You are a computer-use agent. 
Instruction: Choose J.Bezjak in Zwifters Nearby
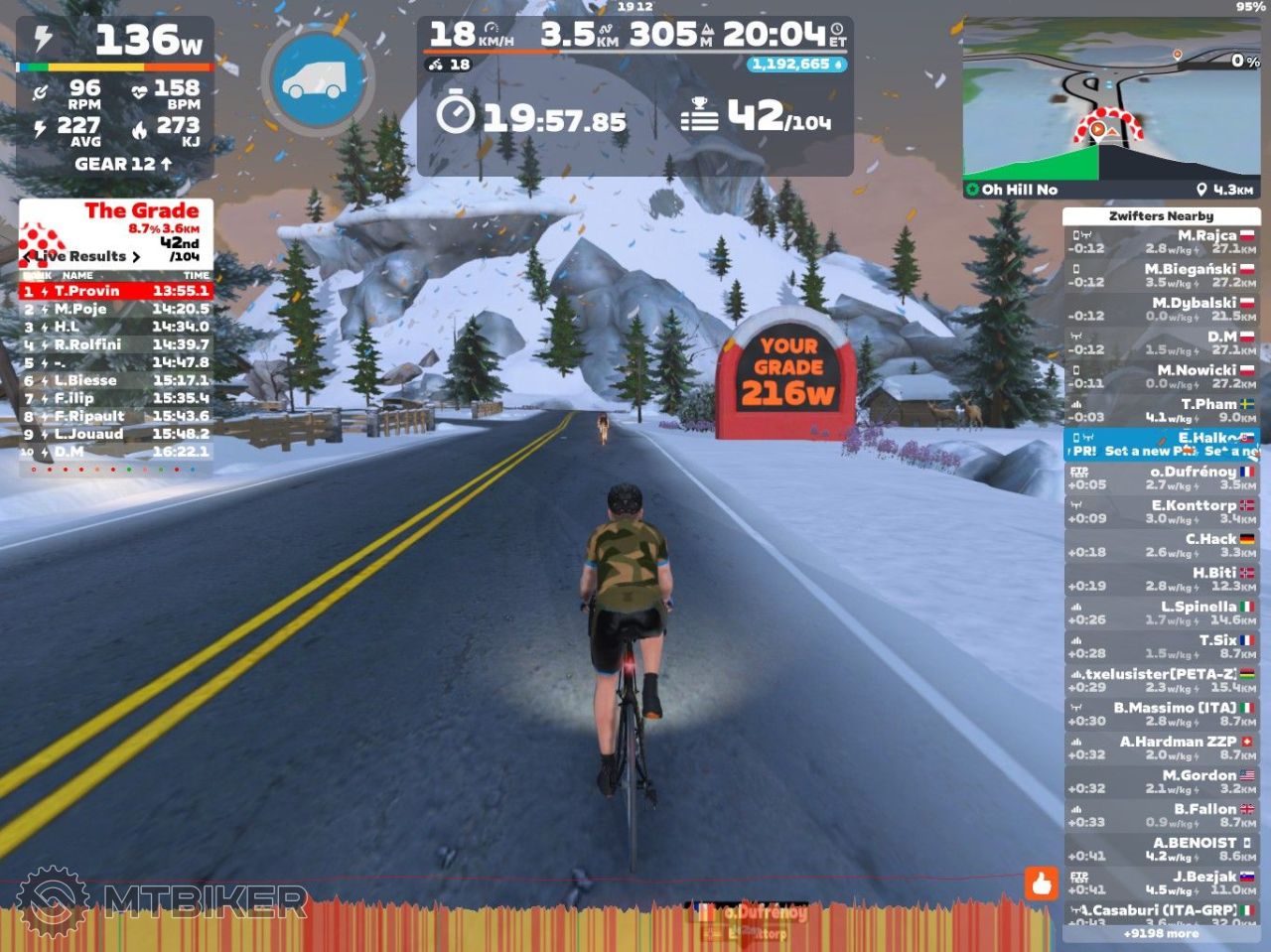click(x=1162, y=884)
